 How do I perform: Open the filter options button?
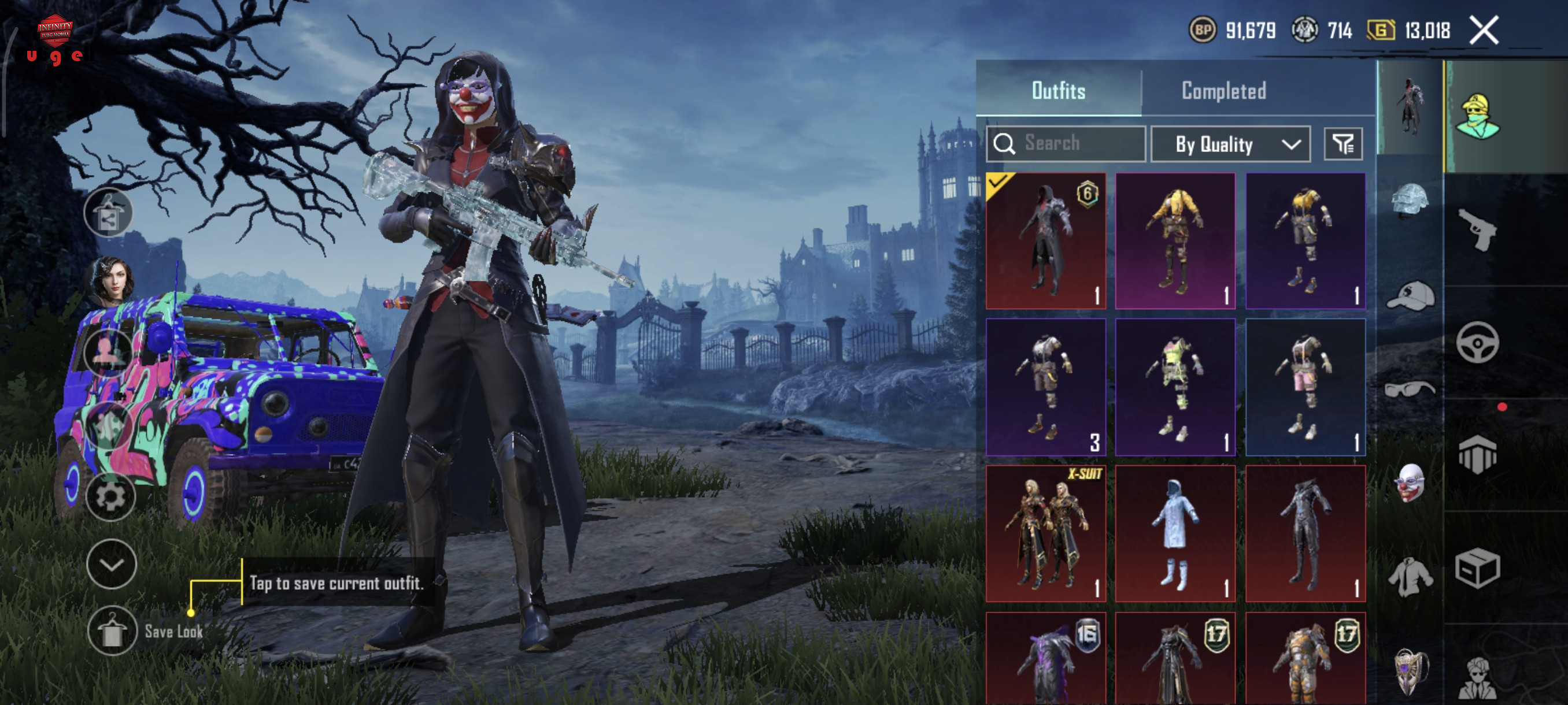coord(1343,144)
